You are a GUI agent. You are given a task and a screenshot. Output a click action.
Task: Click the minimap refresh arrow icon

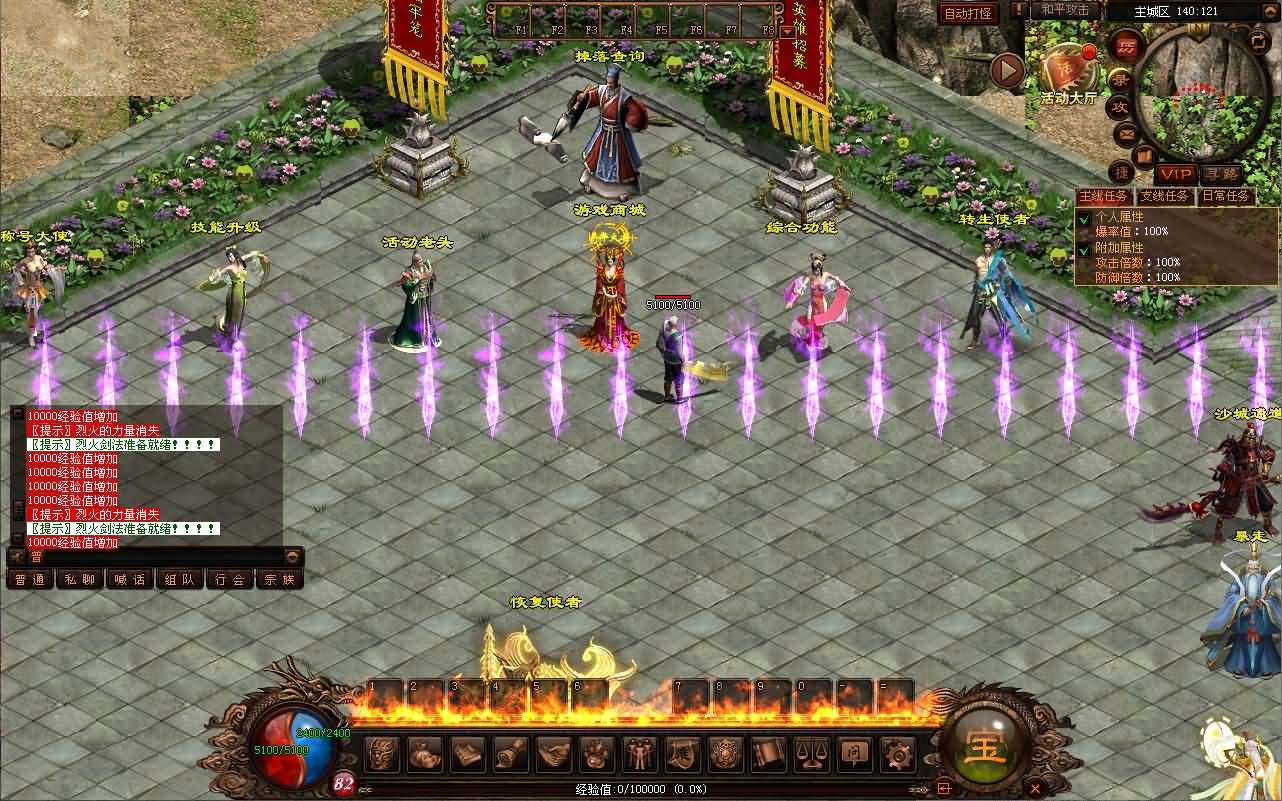(x=1258, y=41)
